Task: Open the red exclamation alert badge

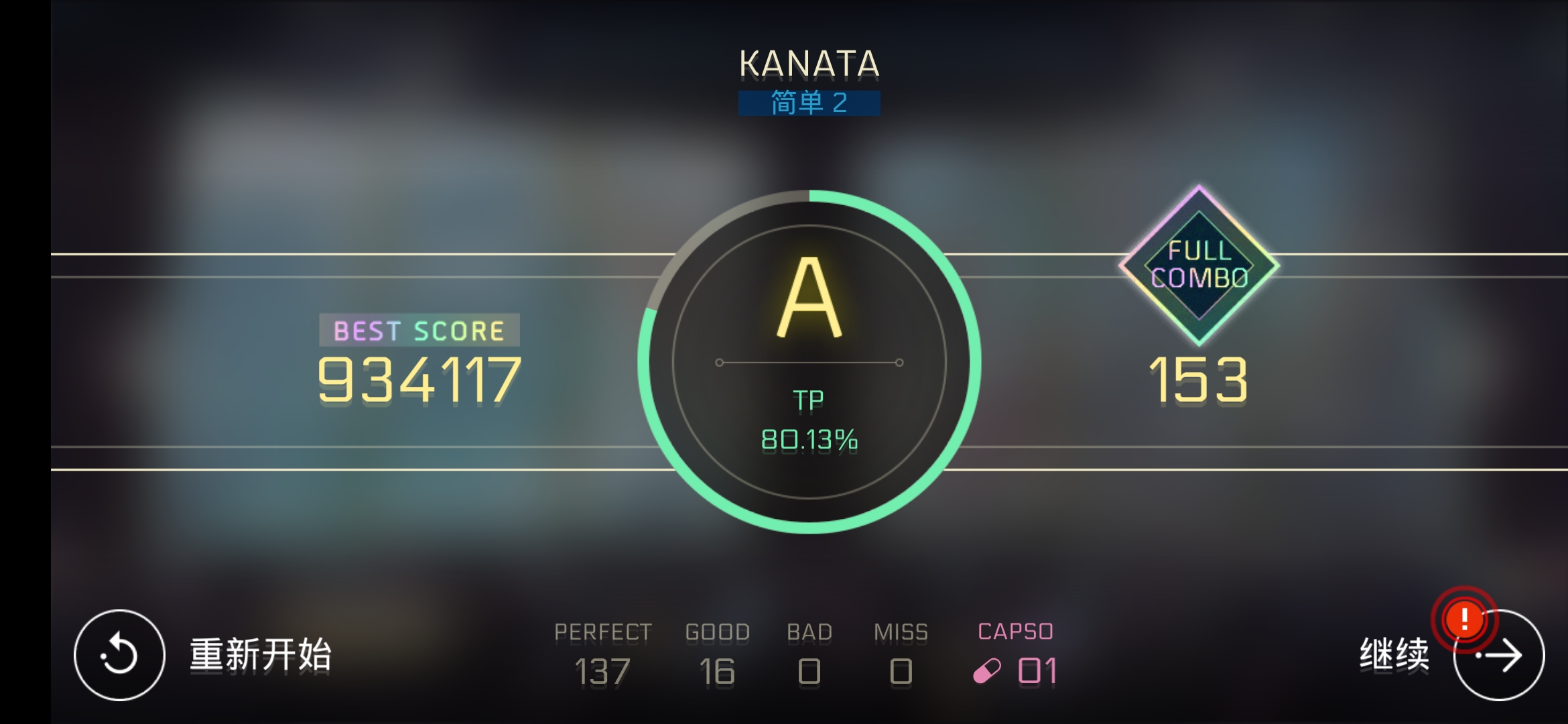Action: [1464, 619]
